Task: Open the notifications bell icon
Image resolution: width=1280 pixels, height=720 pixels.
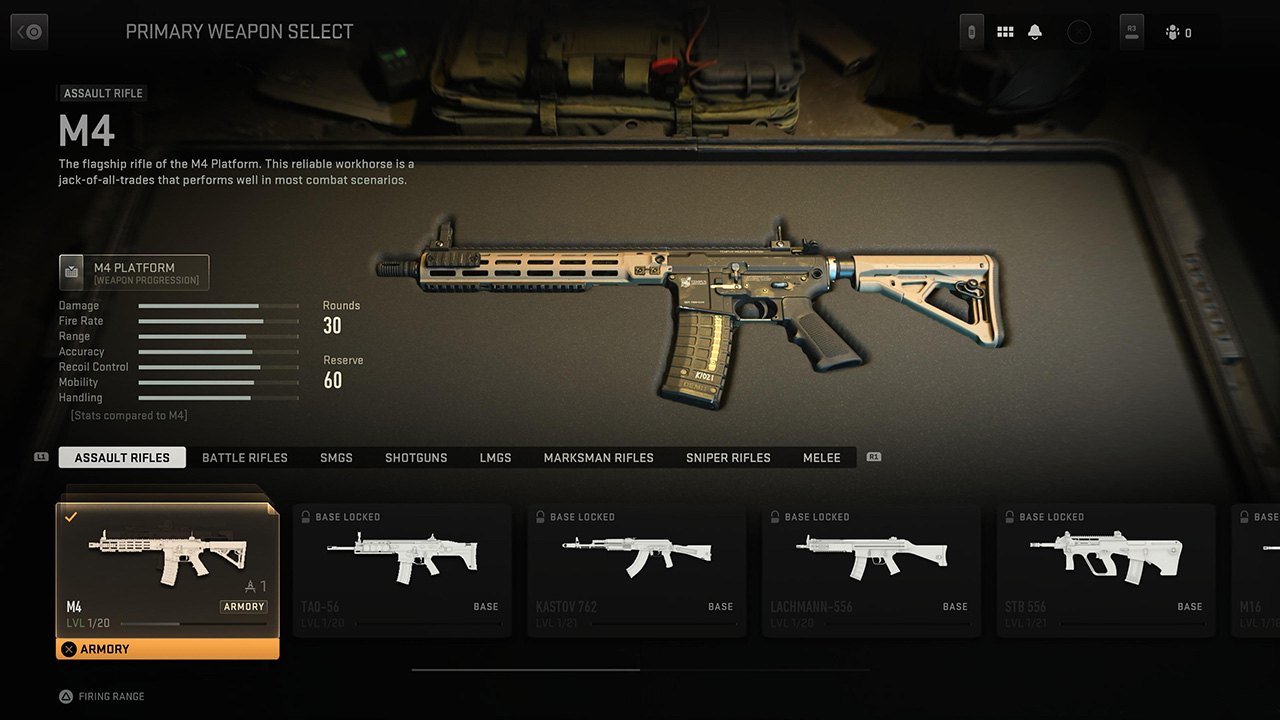Action: pos(1035,32)
